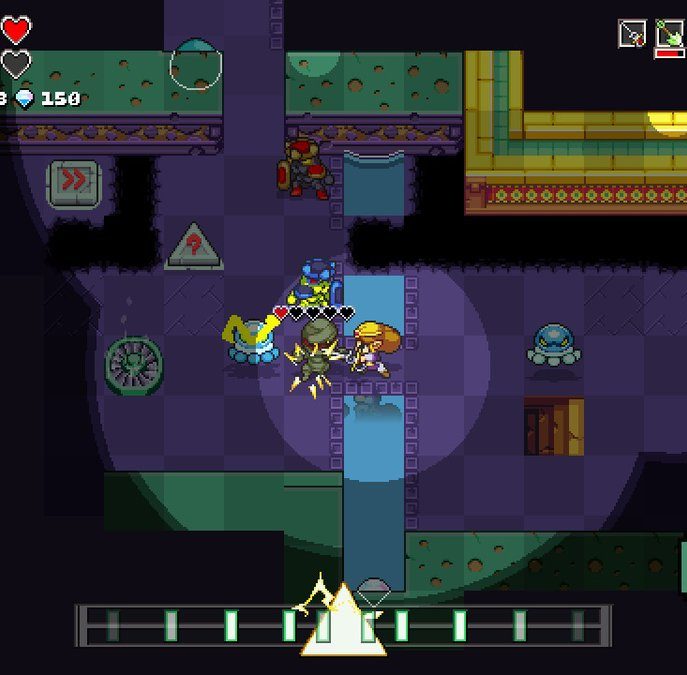Select the green shovel item slot
The height and width of the screenshot is (675, 687).
click(x=669, y=34)
